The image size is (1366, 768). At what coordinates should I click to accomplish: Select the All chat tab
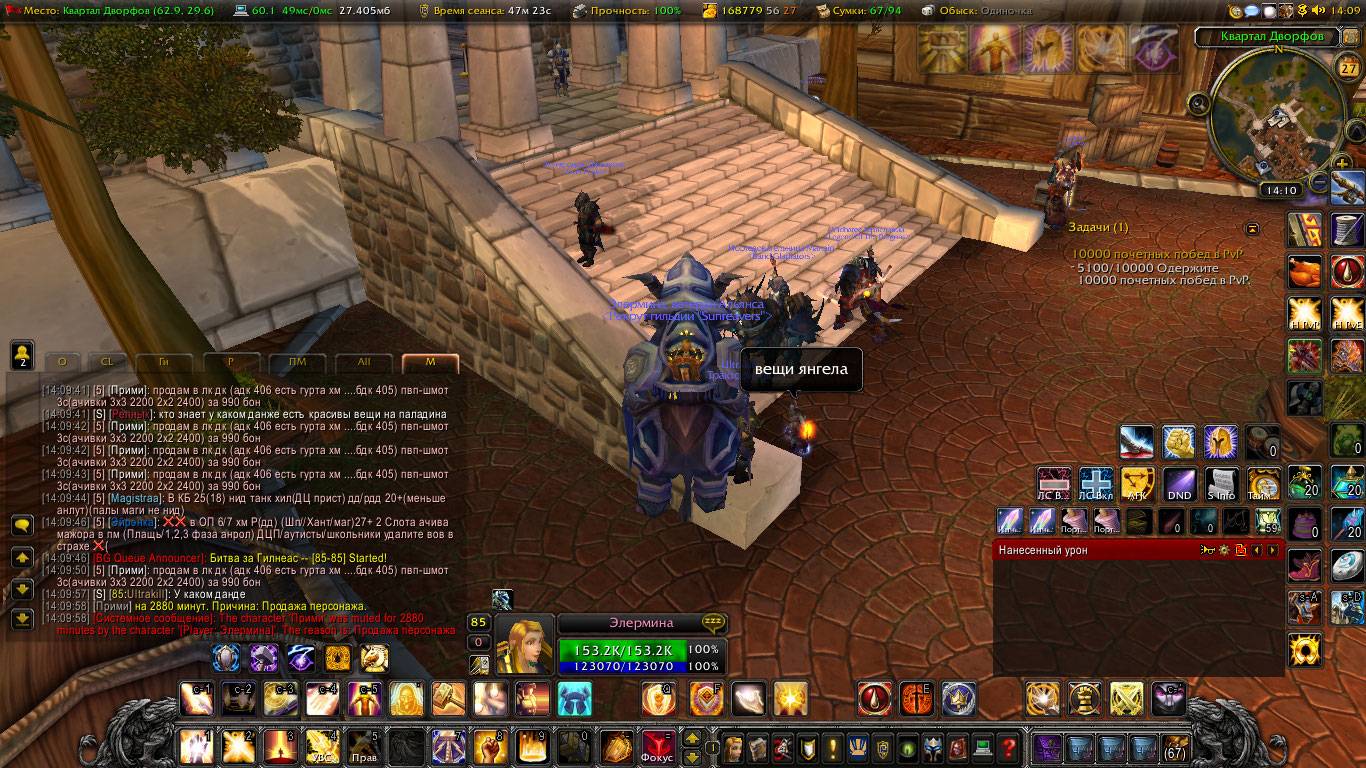[363, 363]
